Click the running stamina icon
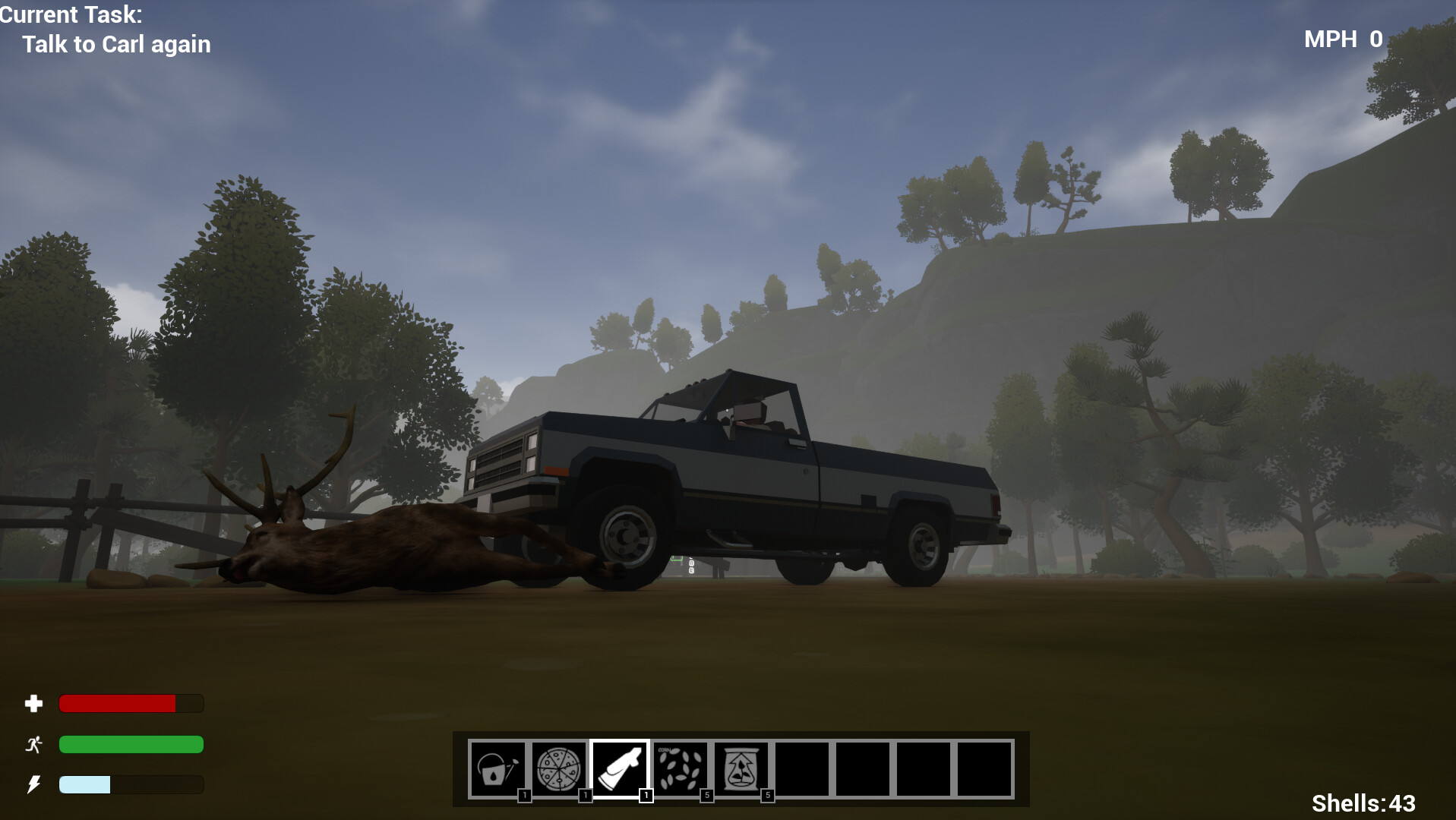Image resolution: width=1456 pixels, height=820 pixels. click(x=33, y=746)
